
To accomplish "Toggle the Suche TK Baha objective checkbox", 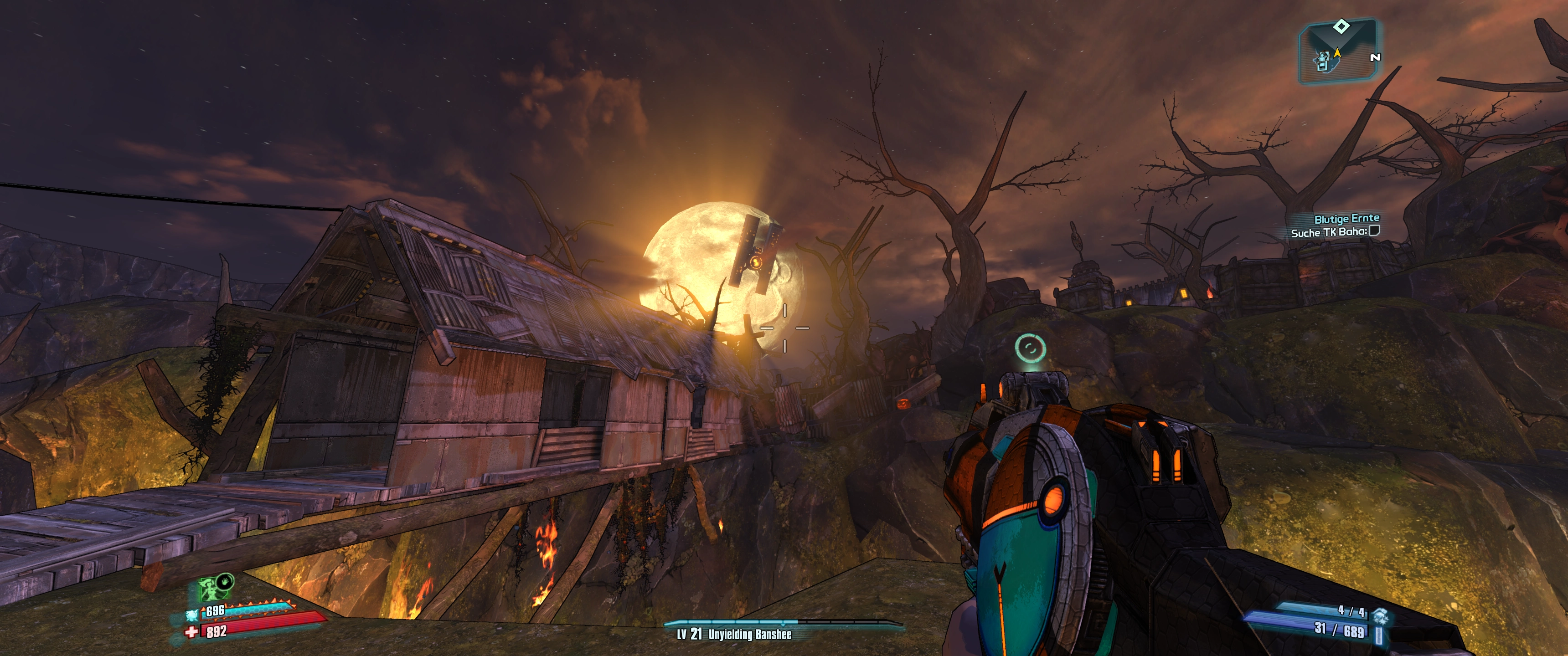I will pos(1374,231).
